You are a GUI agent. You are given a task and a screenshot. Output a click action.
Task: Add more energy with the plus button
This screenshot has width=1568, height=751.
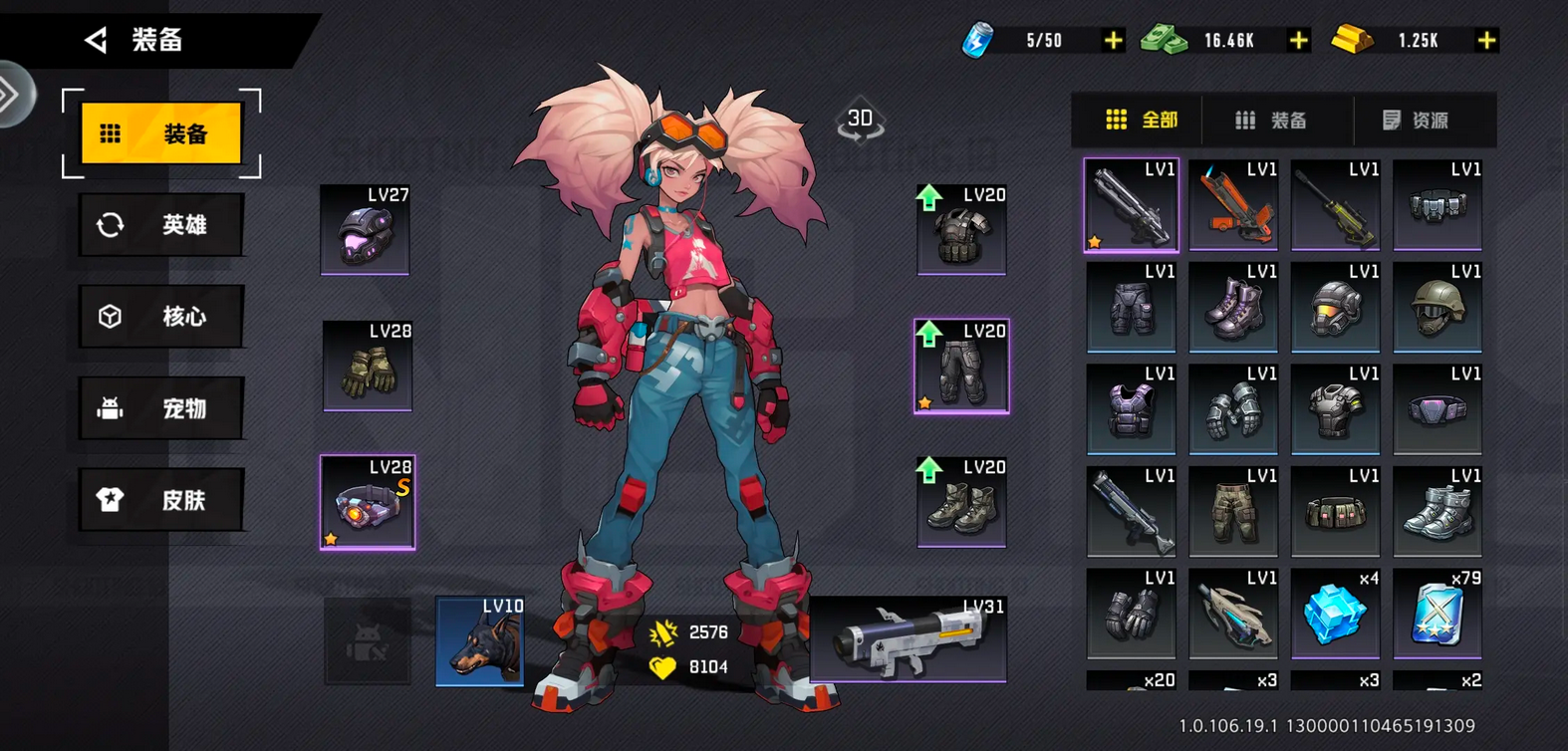point(1113,41)
